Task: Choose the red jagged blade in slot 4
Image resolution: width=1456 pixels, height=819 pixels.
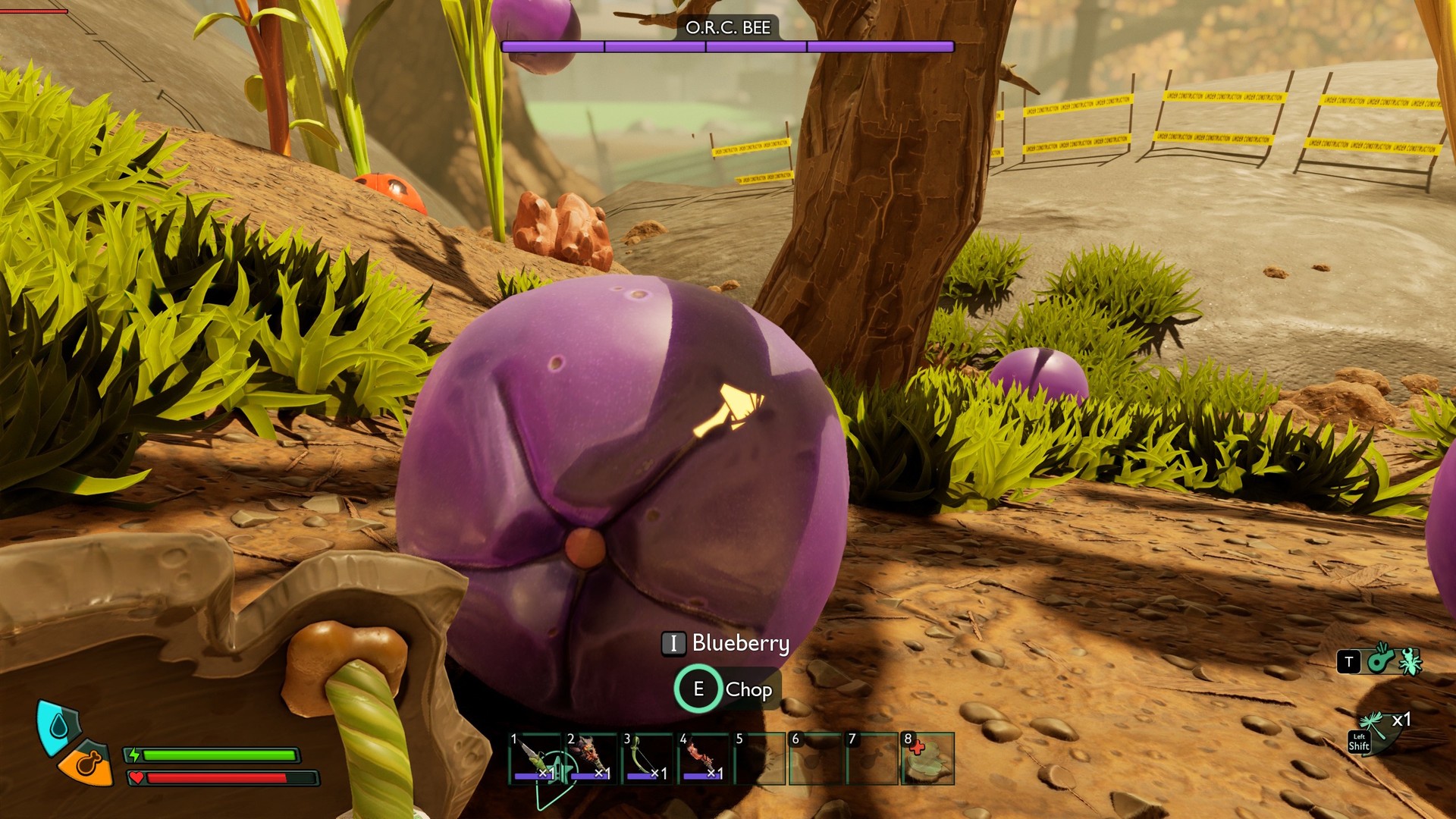Action: click(703, 758)
